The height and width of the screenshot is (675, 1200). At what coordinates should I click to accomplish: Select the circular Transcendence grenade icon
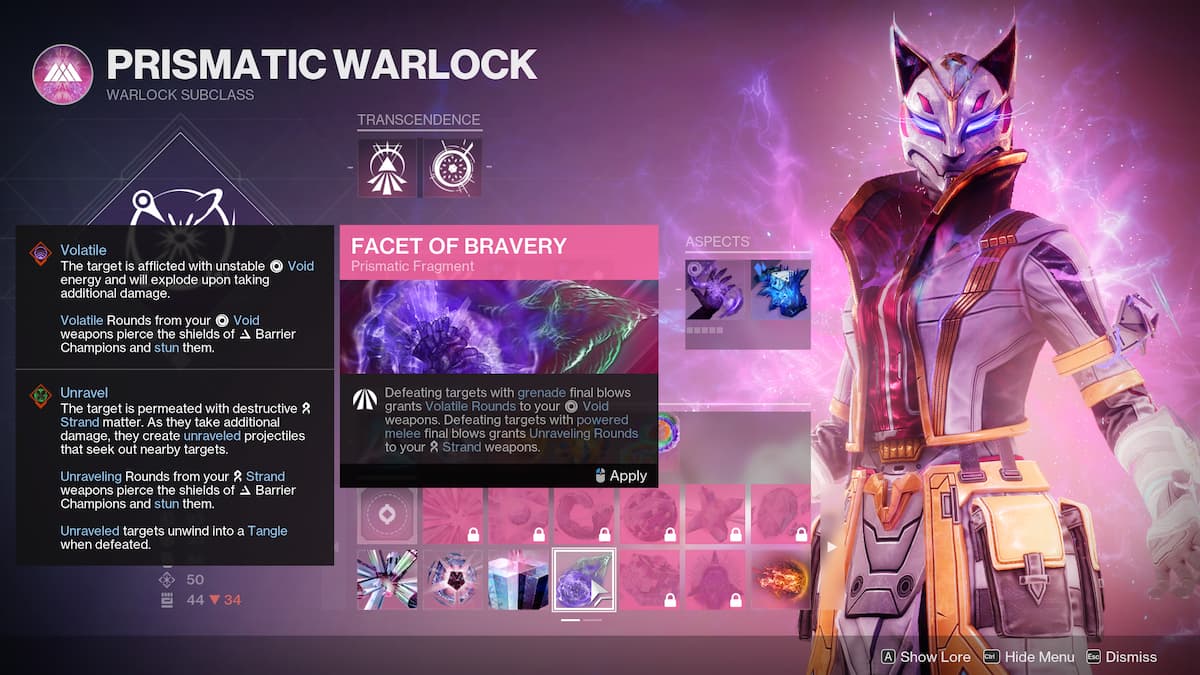pyautogui.click(x=452, y=167)
